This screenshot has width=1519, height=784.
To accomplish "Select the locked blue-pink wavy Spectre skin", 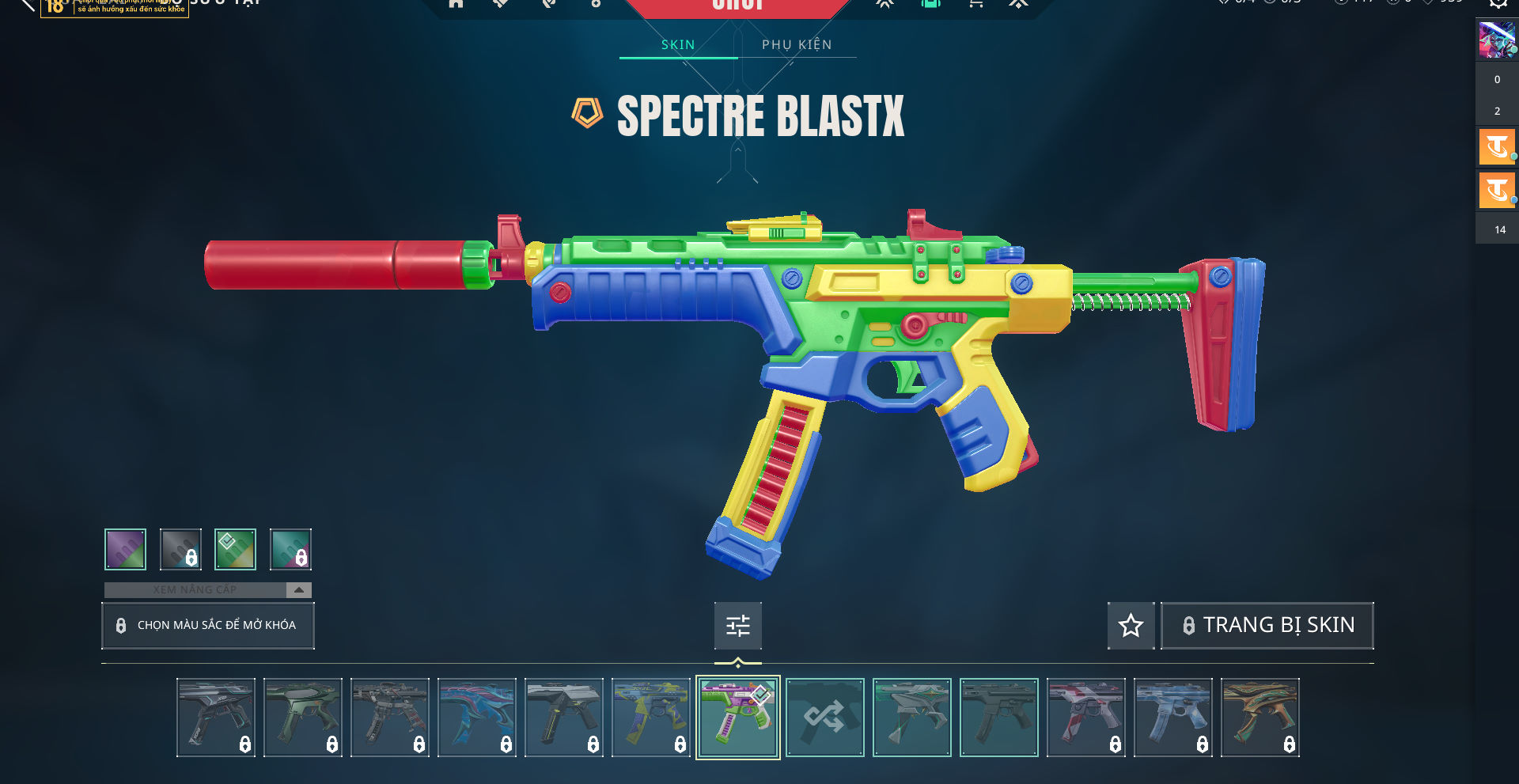I will coord(476,718).
